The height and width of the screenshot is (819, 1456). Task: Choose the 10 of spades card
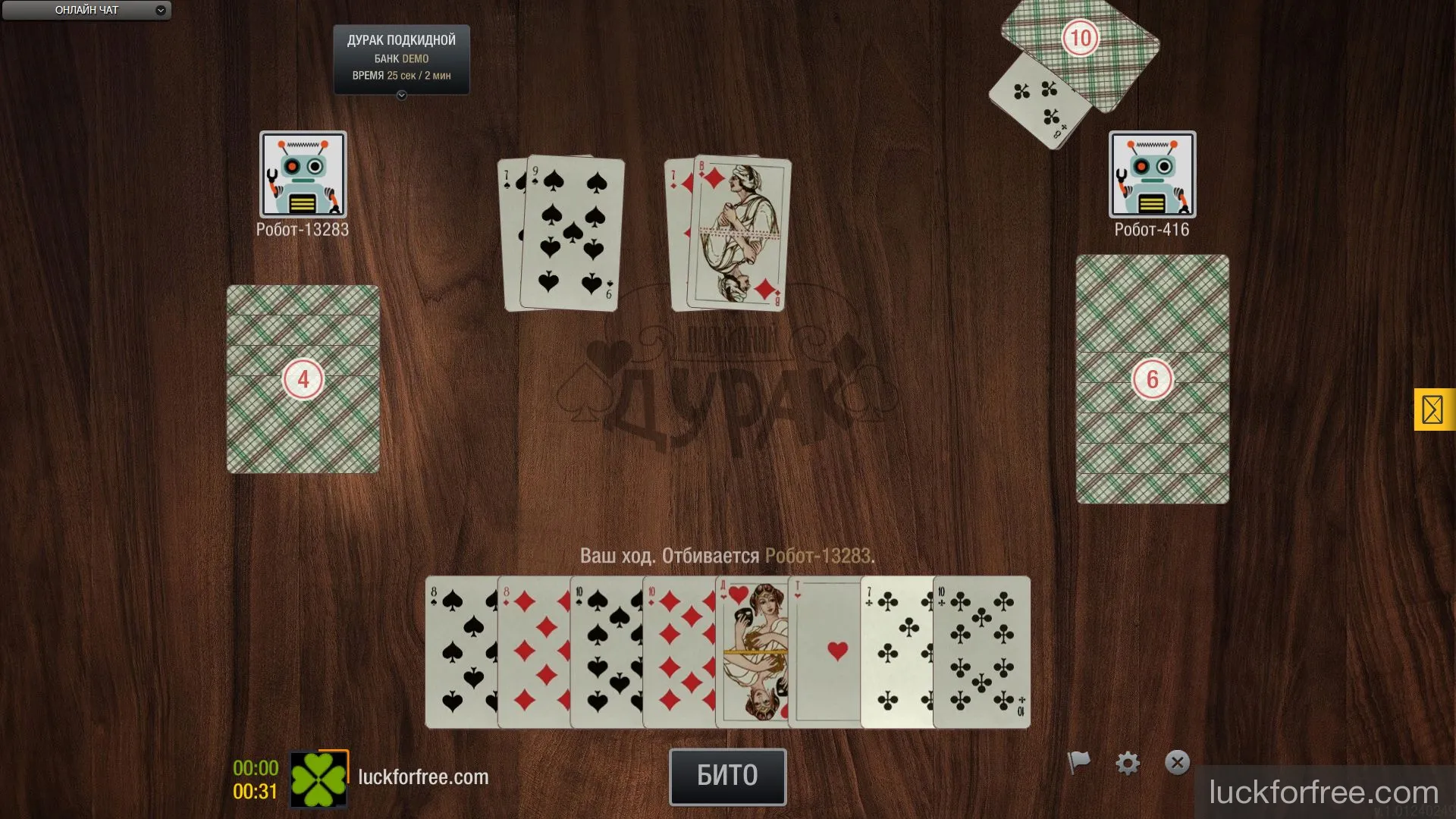coord(606,652)
